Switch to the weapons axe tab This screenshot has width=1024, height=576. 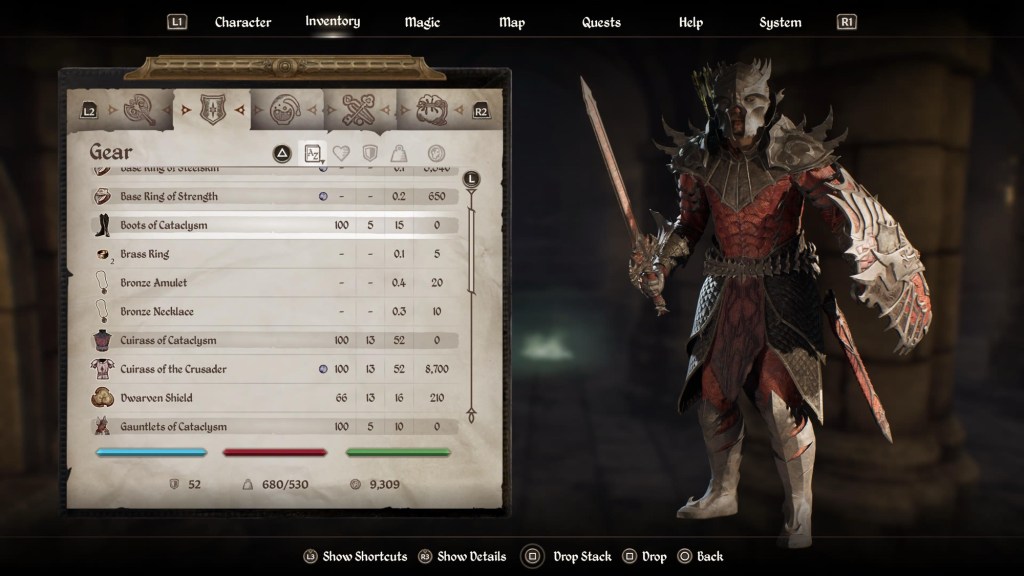point(140,110)
